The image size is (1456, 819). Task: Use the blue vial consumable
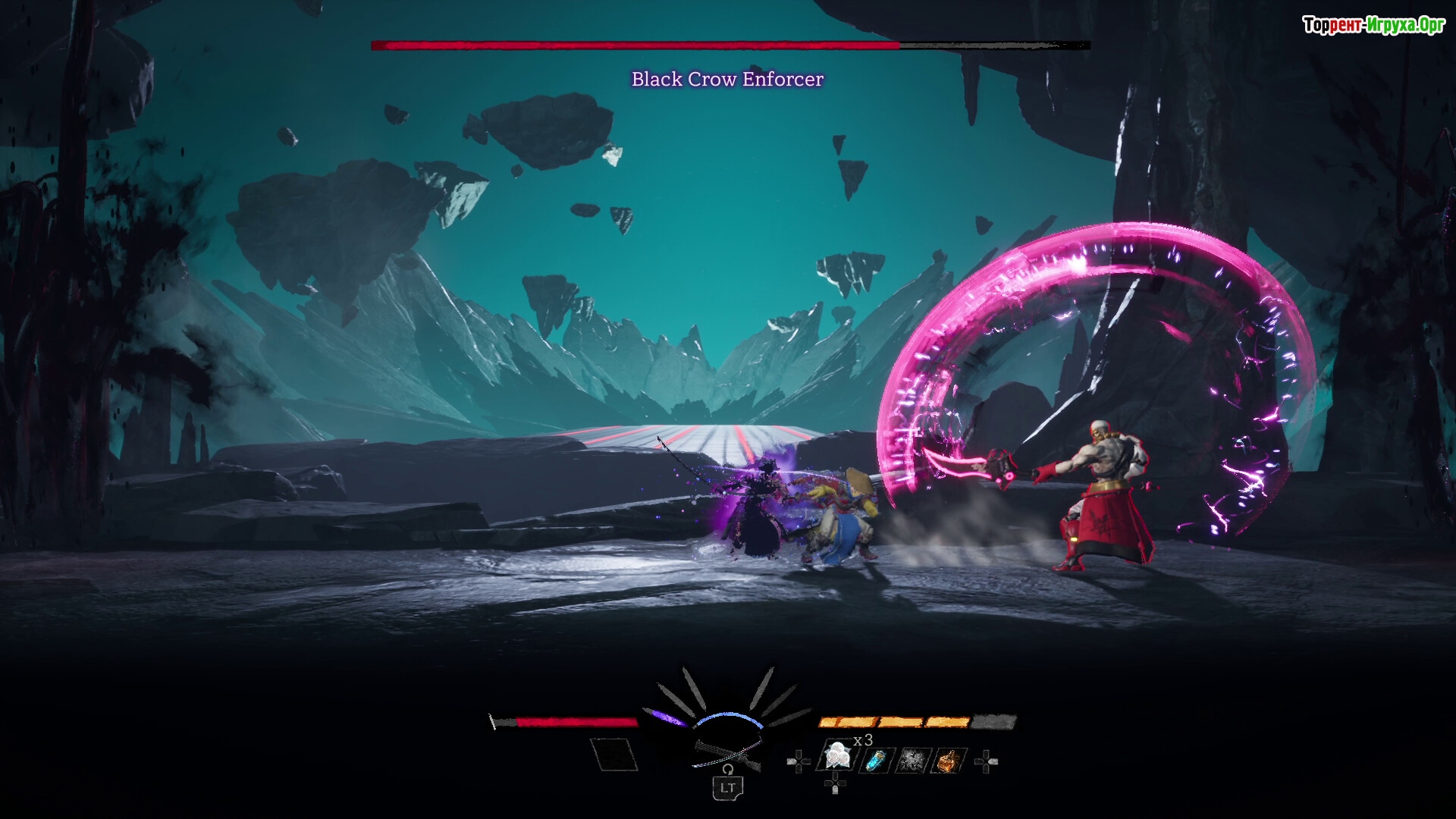[876, 760]
